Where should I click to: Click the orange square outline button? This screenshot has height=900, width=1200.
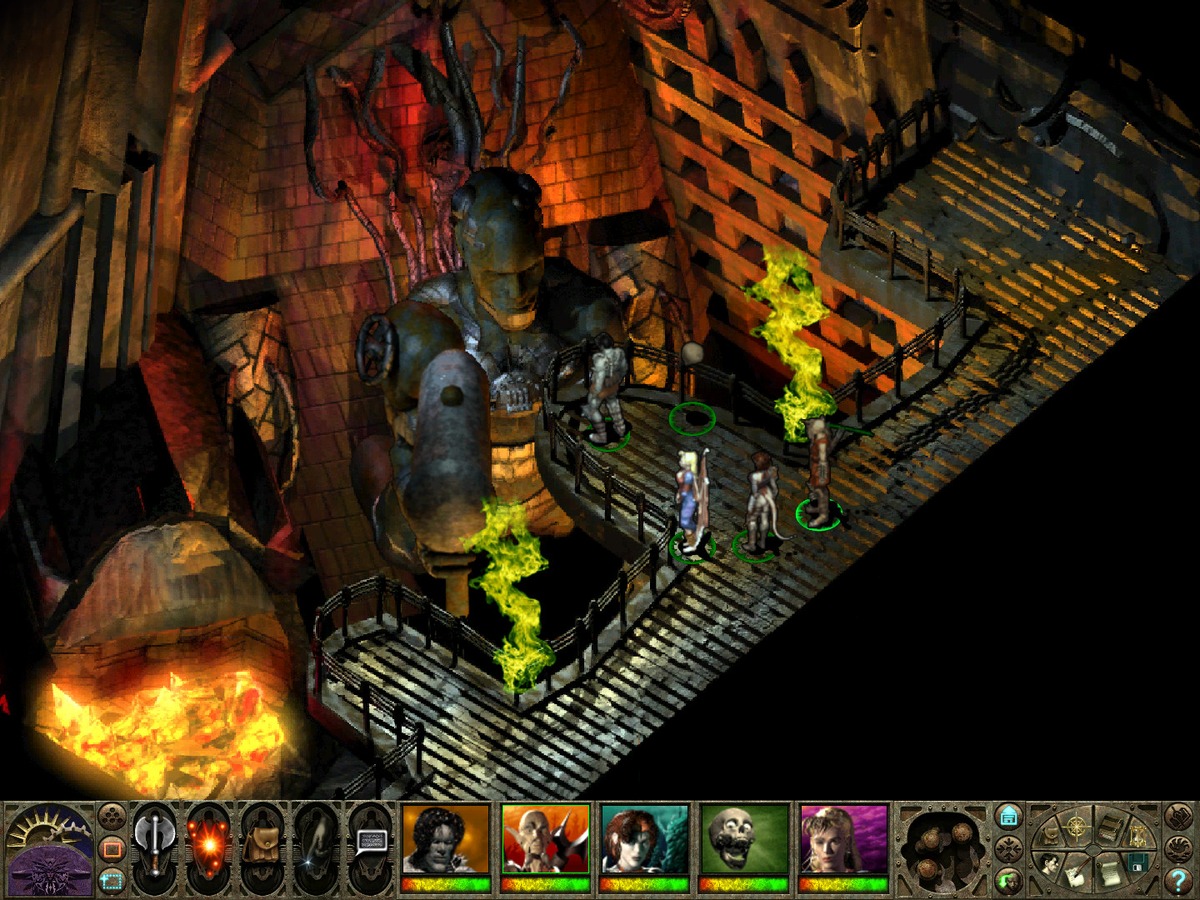[x=111, y=849]
